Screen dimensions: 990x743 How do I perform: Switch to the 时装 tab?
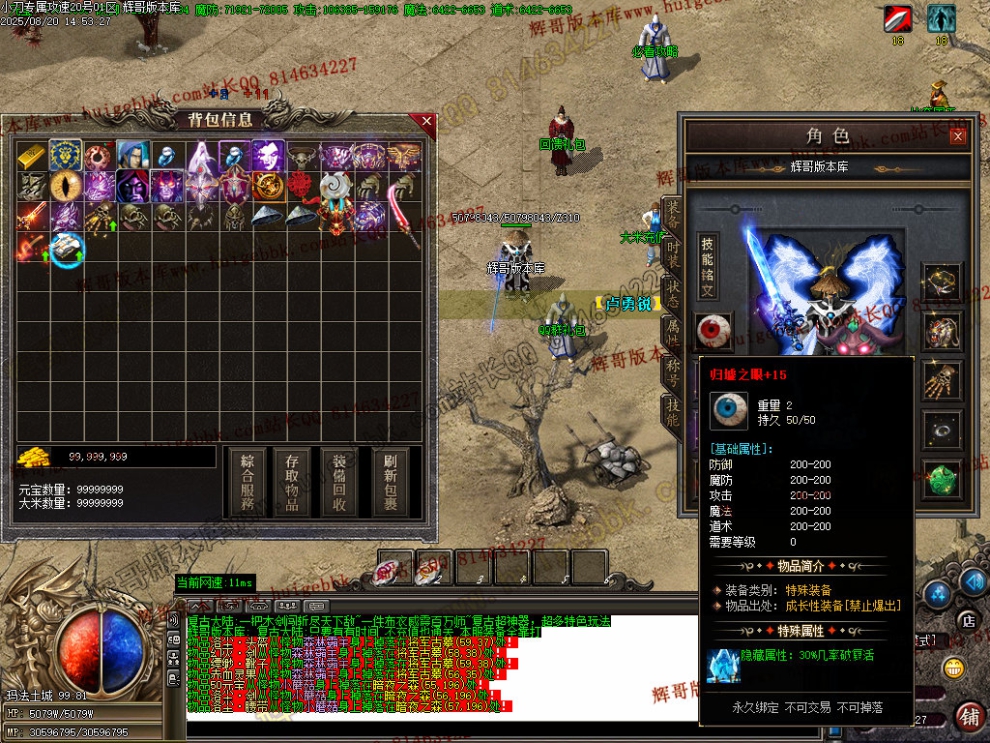tap(672, 256)
